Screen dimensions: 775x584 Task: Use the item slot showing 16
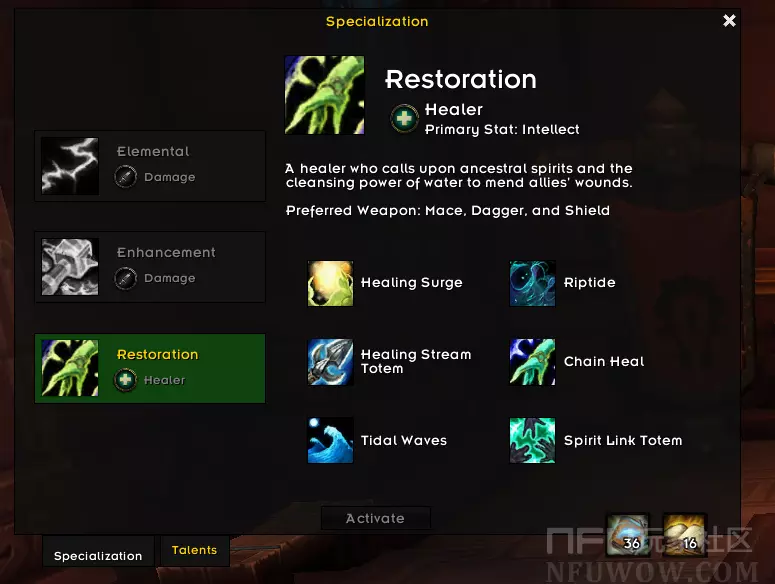685,534
